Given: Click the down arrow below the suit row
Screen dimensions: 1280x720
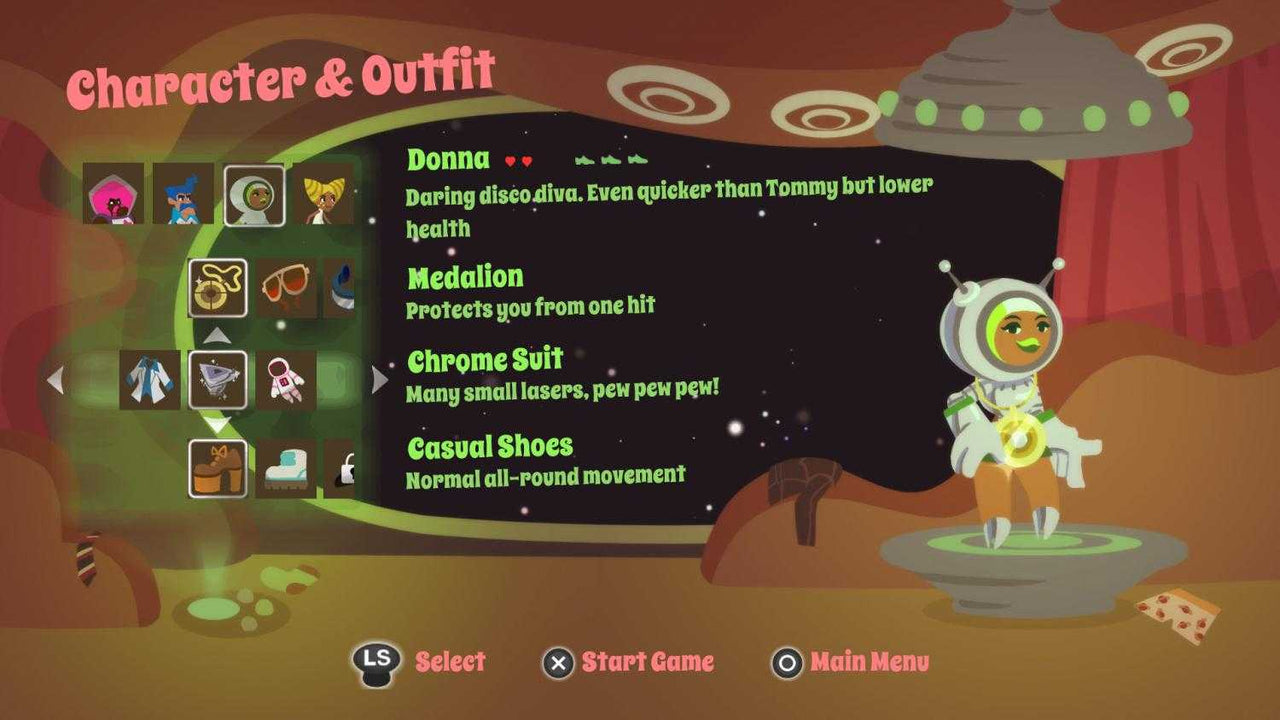Looking at the screenshot, I should pyautogui.click(x=218, y=424).
